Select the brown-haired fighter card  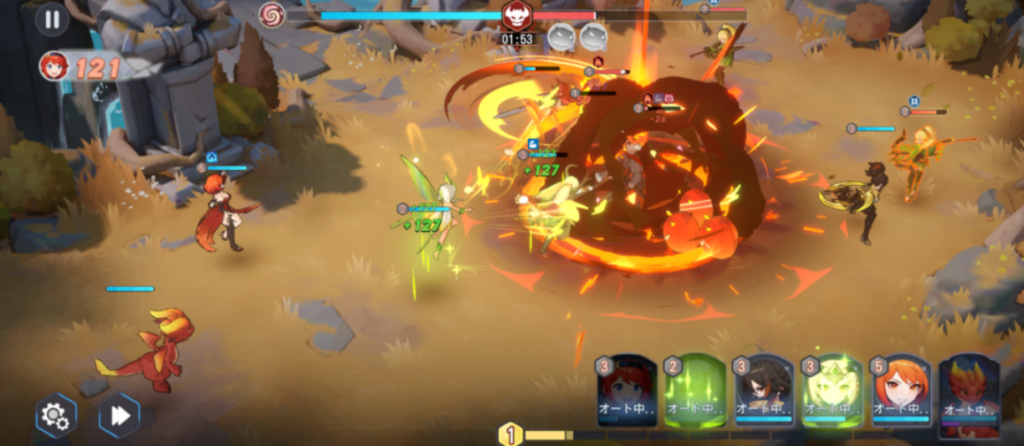[764, 392]
